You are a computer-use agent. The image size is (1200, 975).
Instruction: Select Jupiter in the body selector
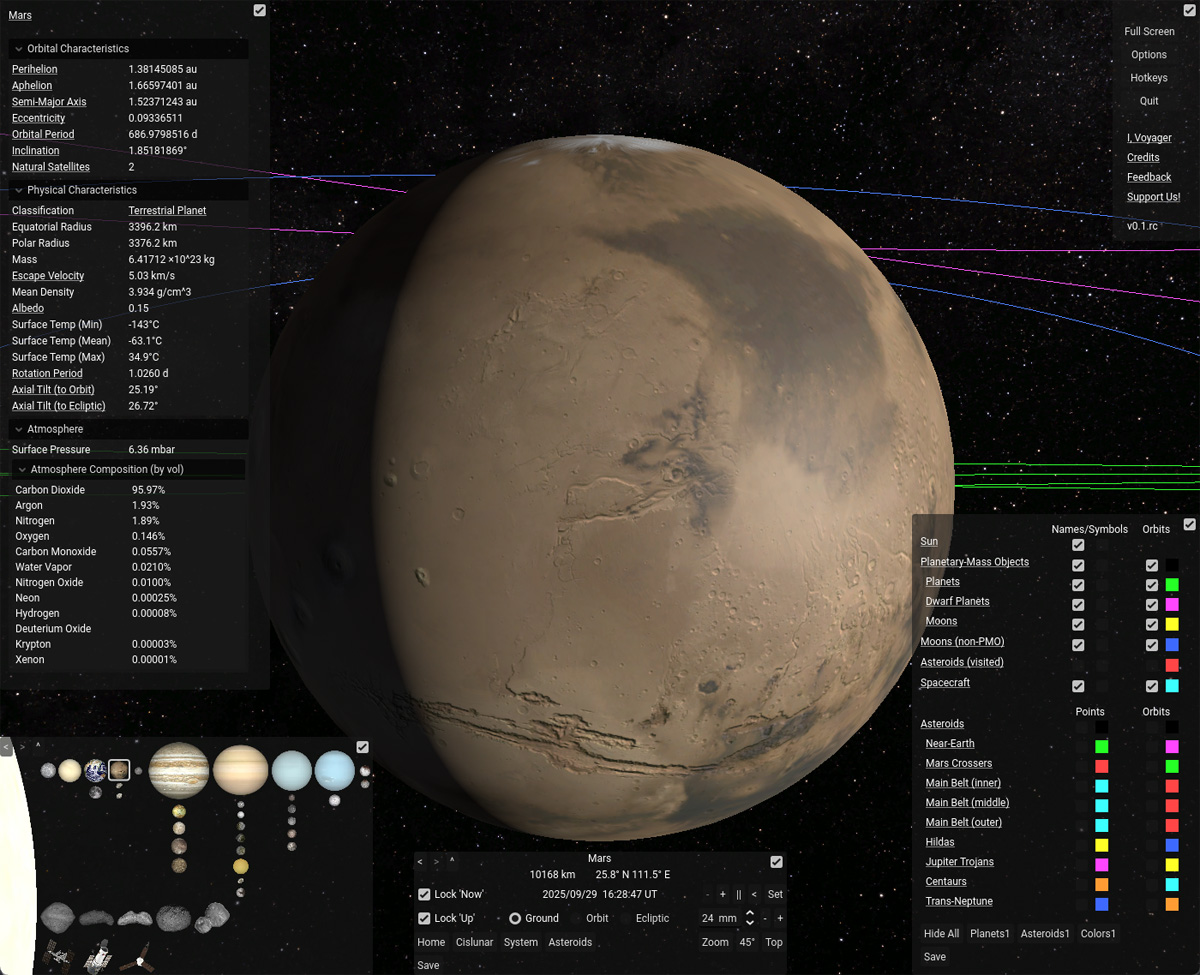click(x=179, y=770)
